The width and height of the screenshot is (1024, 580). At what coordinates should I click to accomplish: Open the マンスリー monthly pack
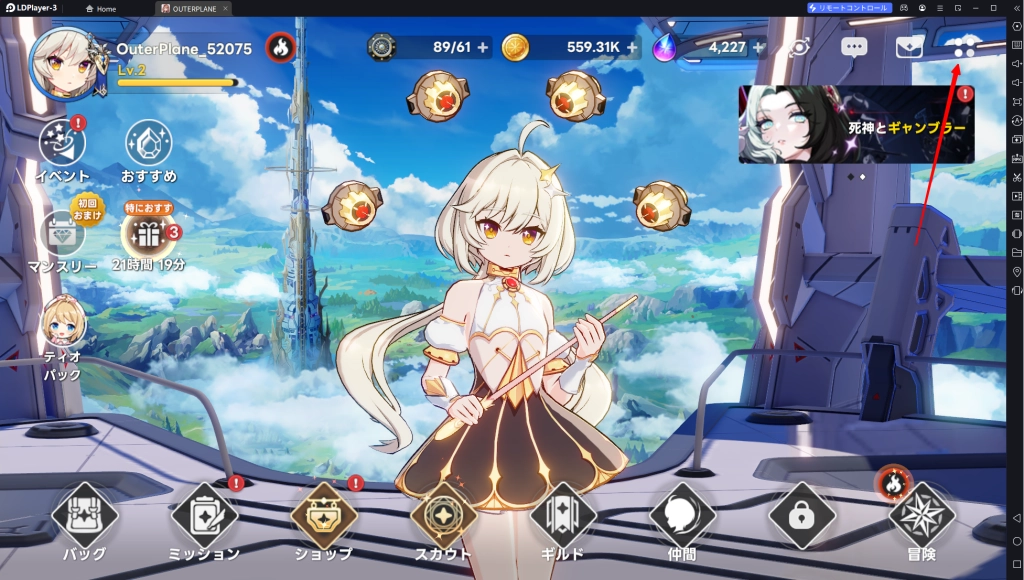pyautogui.click(x=62, y=234)
